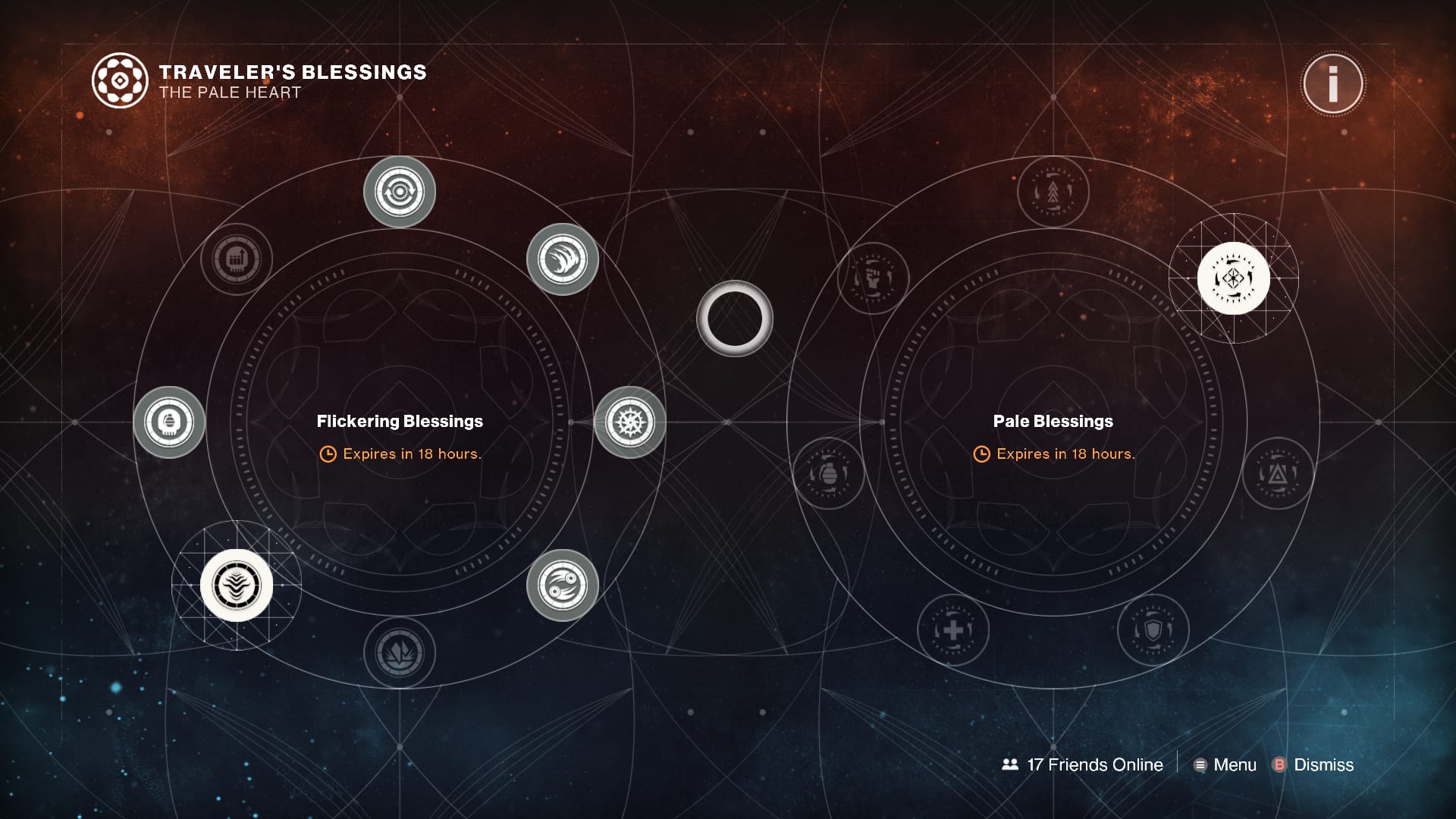1456x819 pixels.
Task: Open the 17 Friends Online list
Action: [x=1083, y=764]
